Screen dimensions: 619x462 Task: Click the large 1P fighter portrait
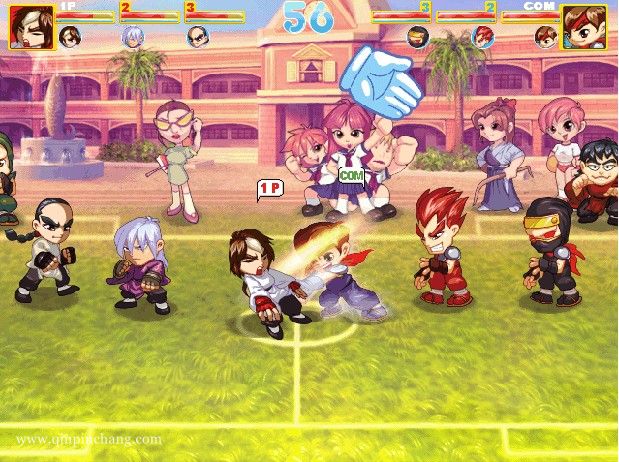click(30, 27)
